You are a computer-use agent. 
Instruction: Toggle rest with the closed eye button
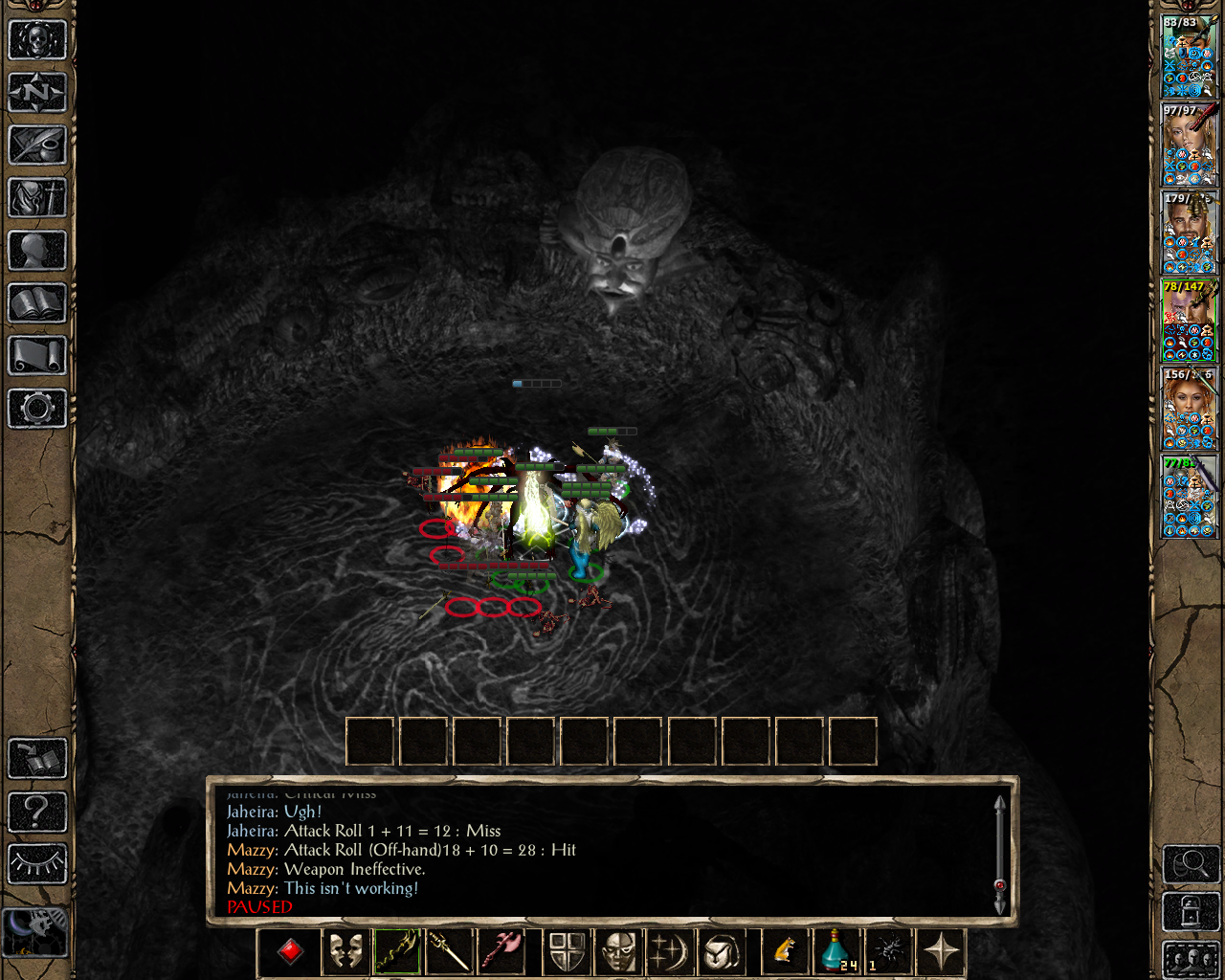pos(37,864)
